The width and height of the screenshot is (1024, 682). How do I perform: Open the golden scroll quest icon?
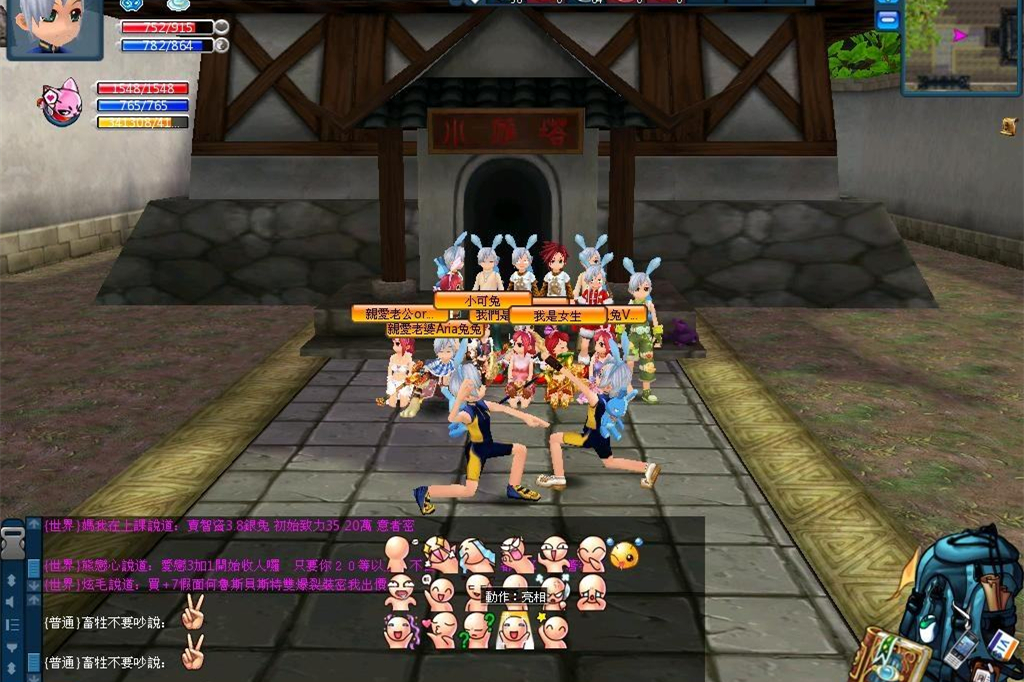coord(1008,126)
